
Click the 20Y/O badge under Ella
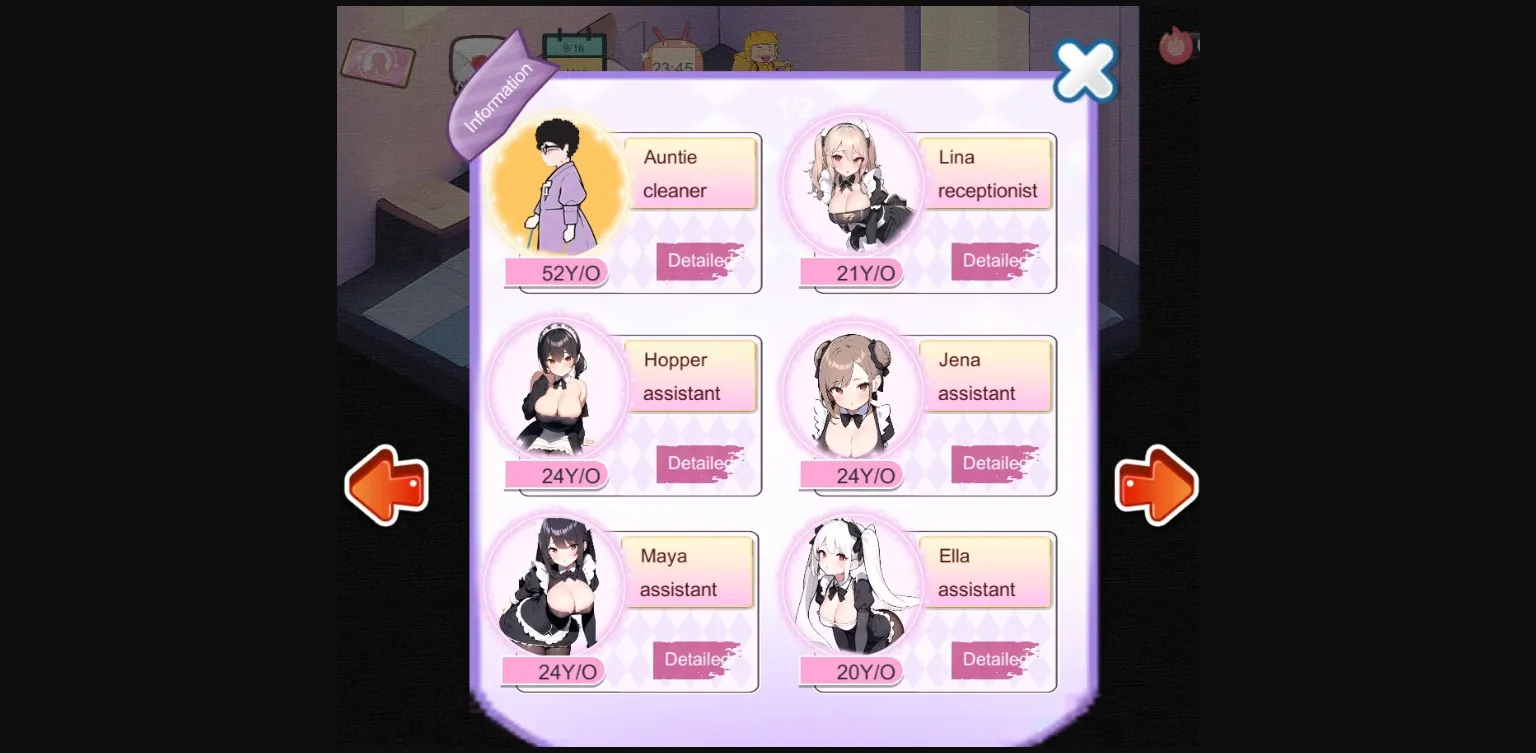(x=853, y=671)
